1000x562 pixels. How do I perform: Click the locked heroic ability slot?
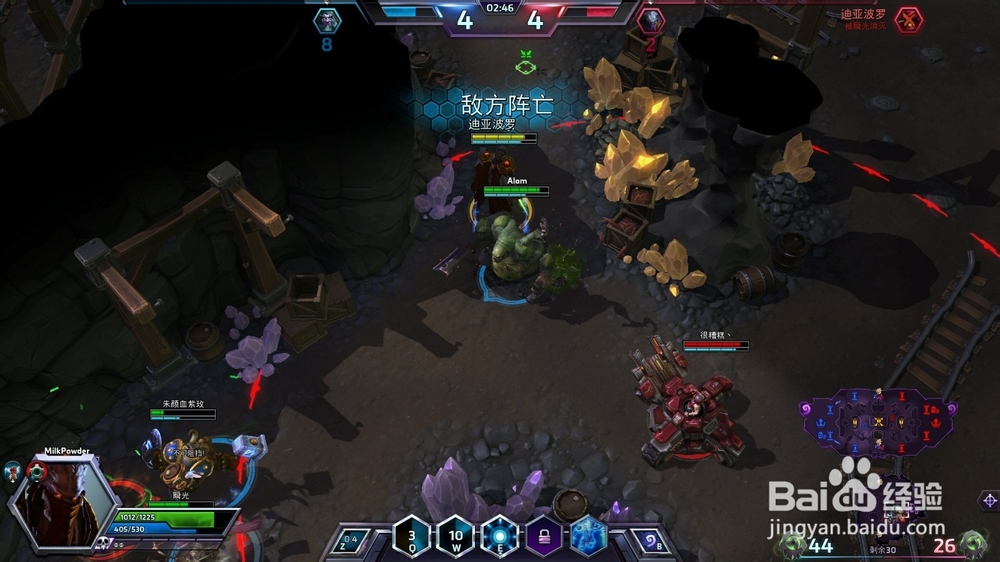point(544,537)
